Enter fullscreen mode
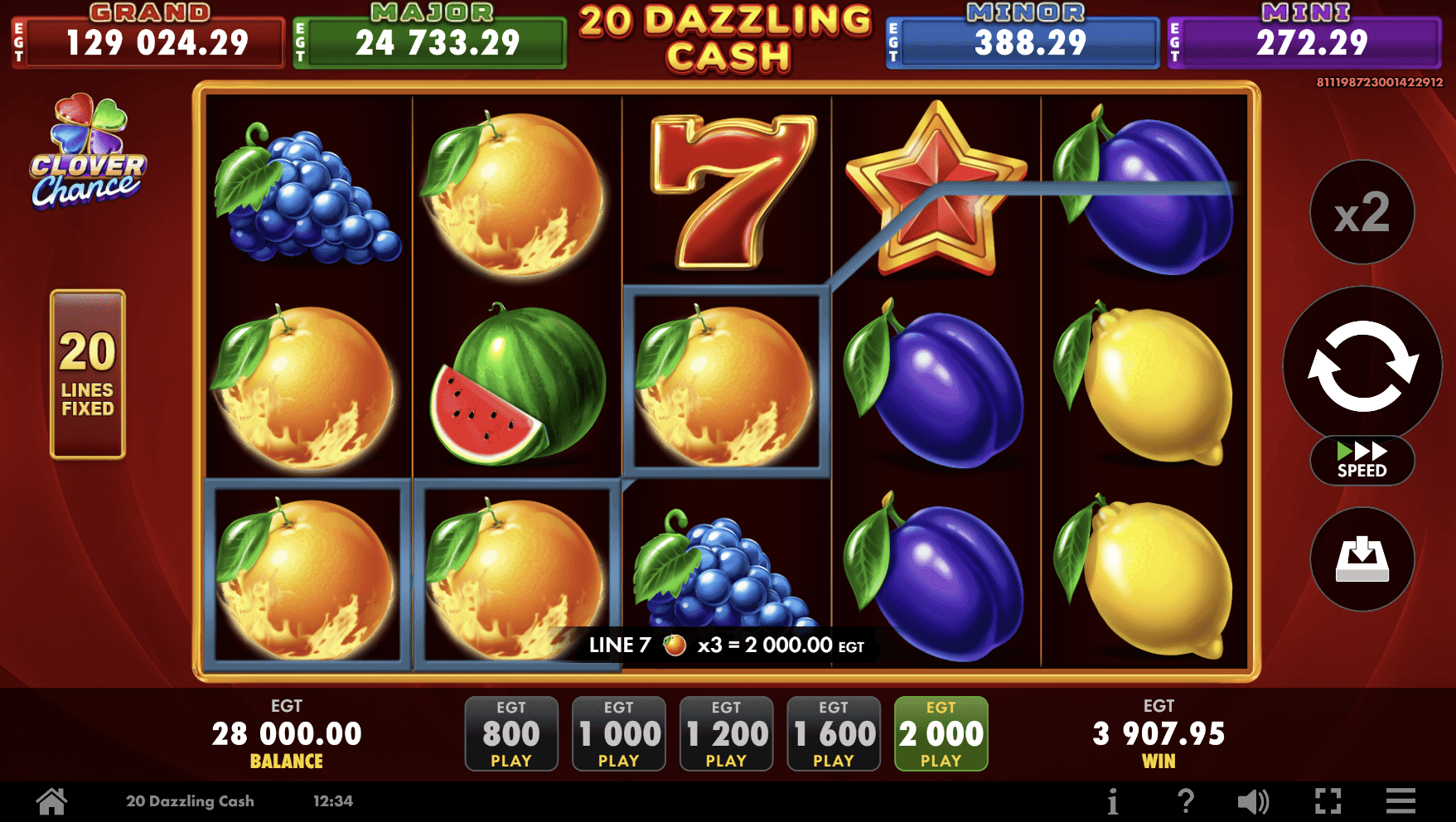Screen dimensions: 1456x822 [x=1325, y=800]
